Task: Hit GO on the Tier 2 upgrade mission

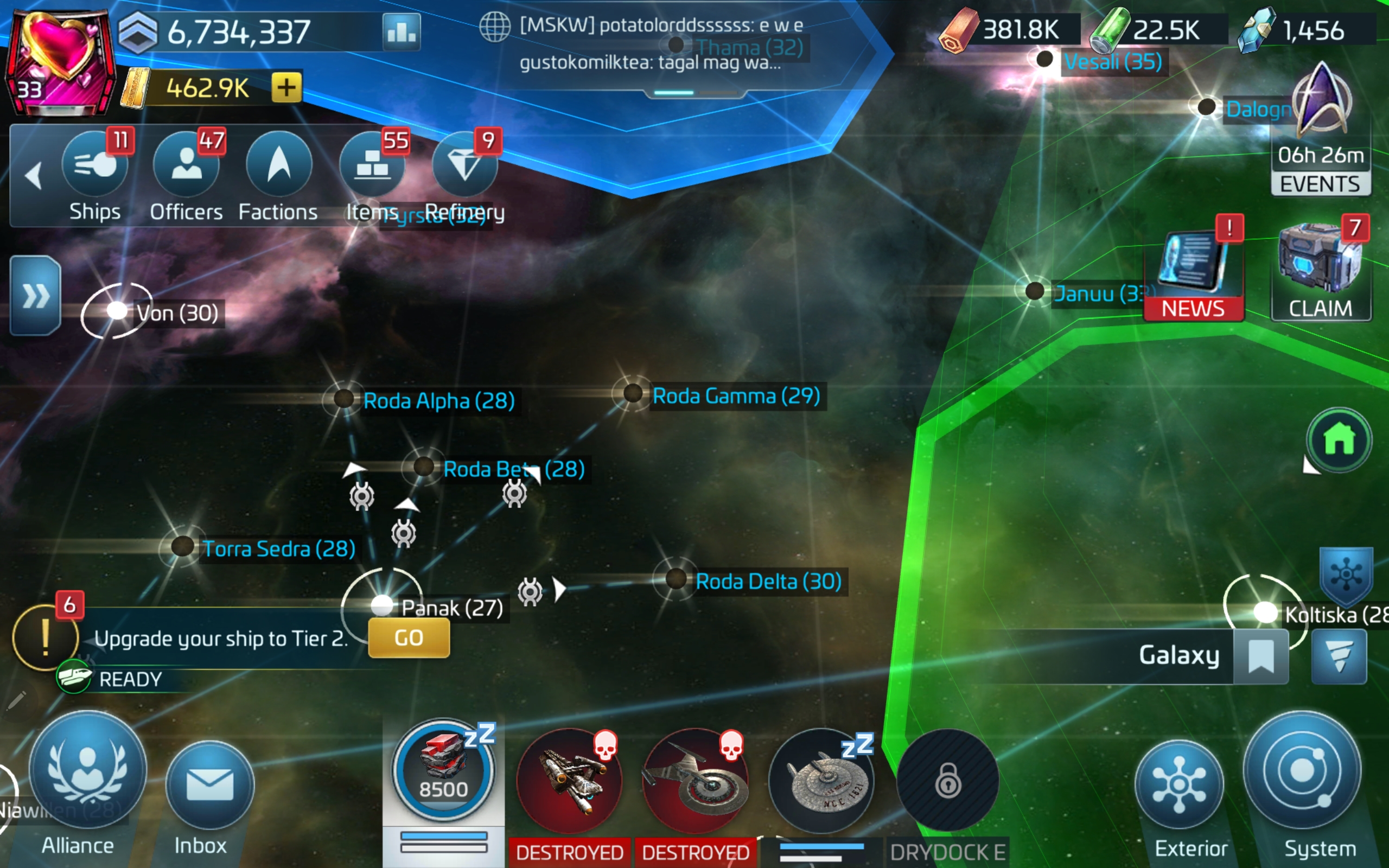Action: (409, 638)
